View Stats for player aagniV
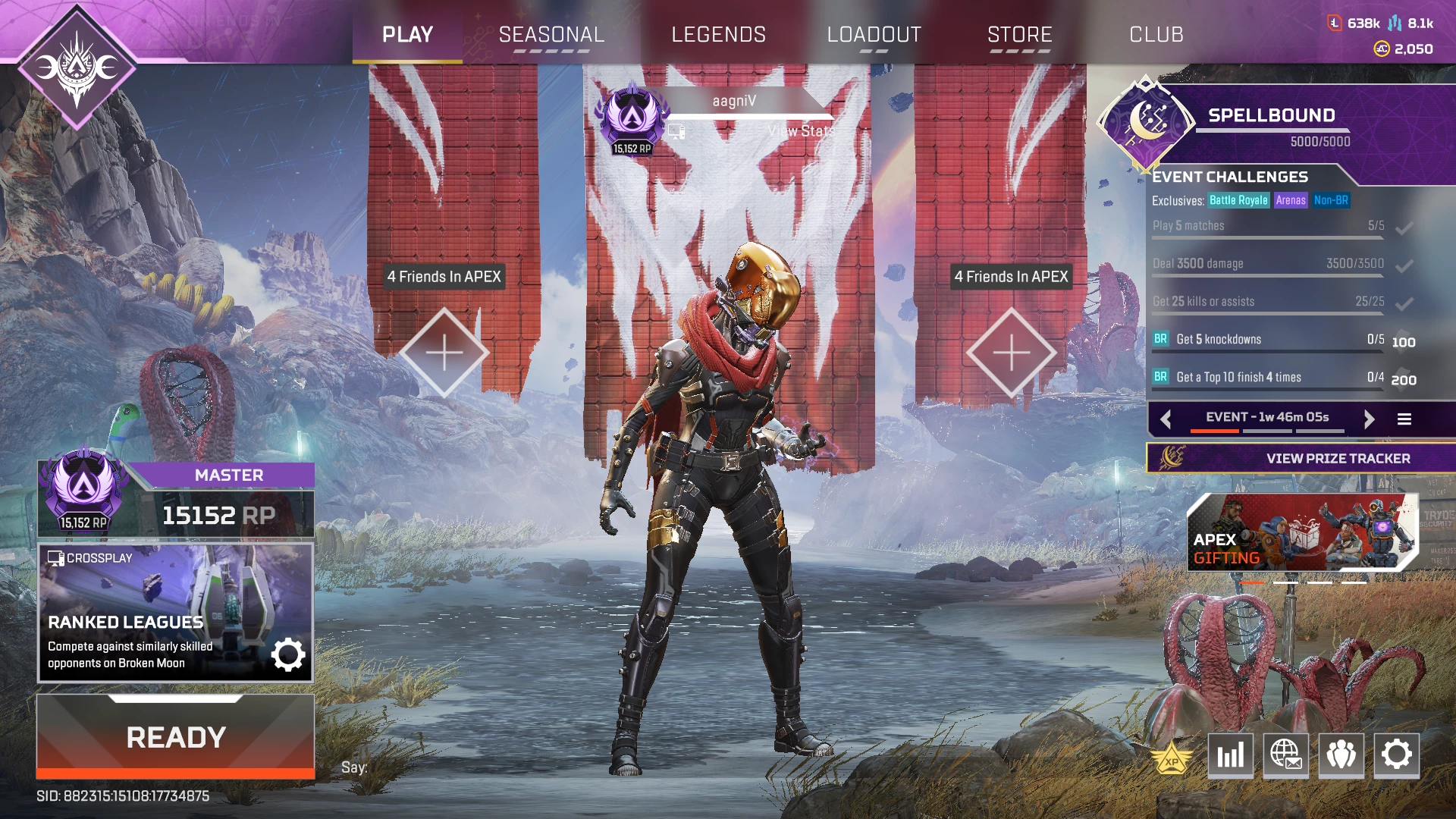Image resolution: width=1456 pixels, height=819 pixels. click(800, 131)
